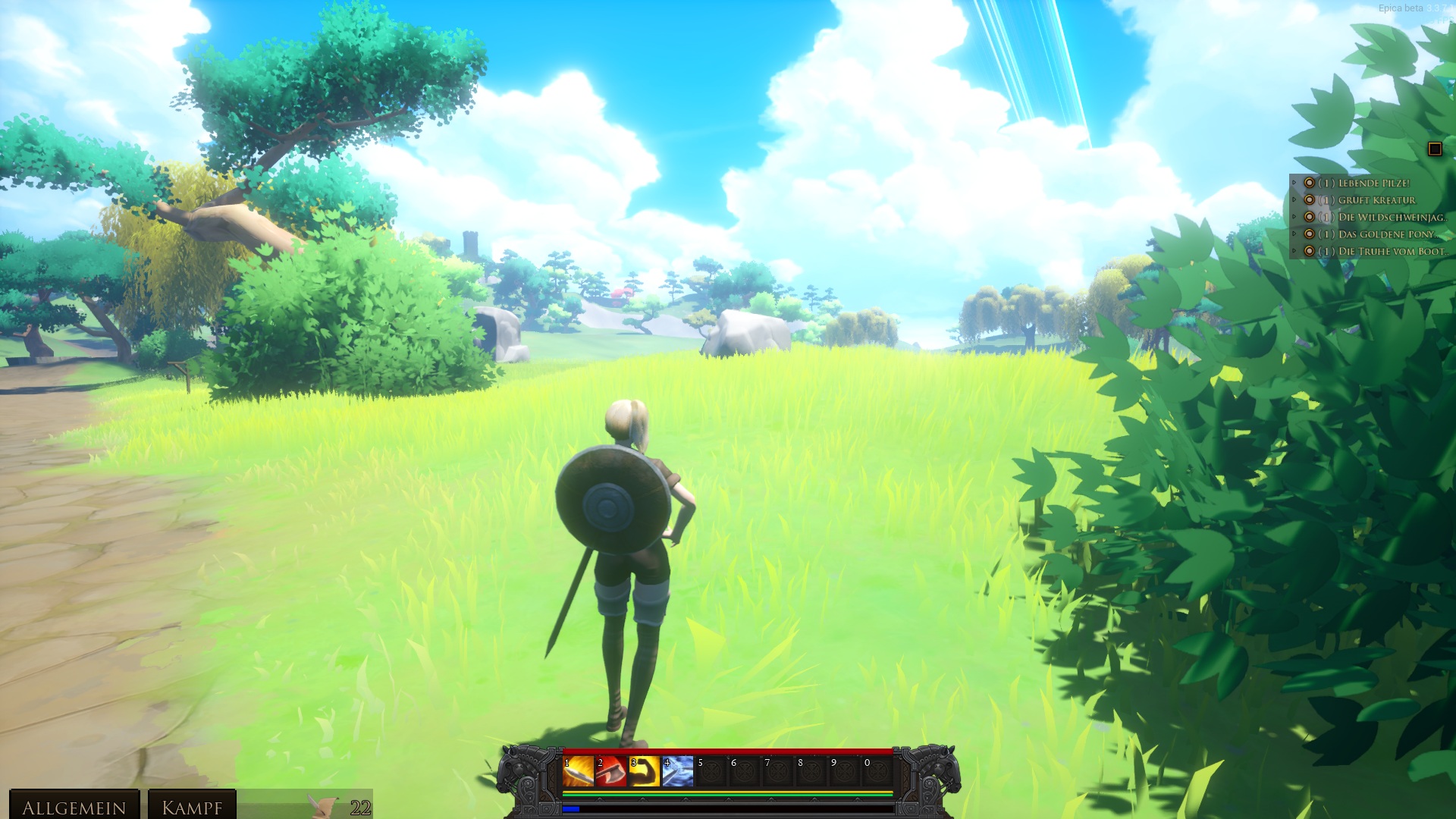Image resolution: width=1456 pixels, height=819 pixels.
Task: Switch to the Allgemein chat tab
Action: [74, 806]
